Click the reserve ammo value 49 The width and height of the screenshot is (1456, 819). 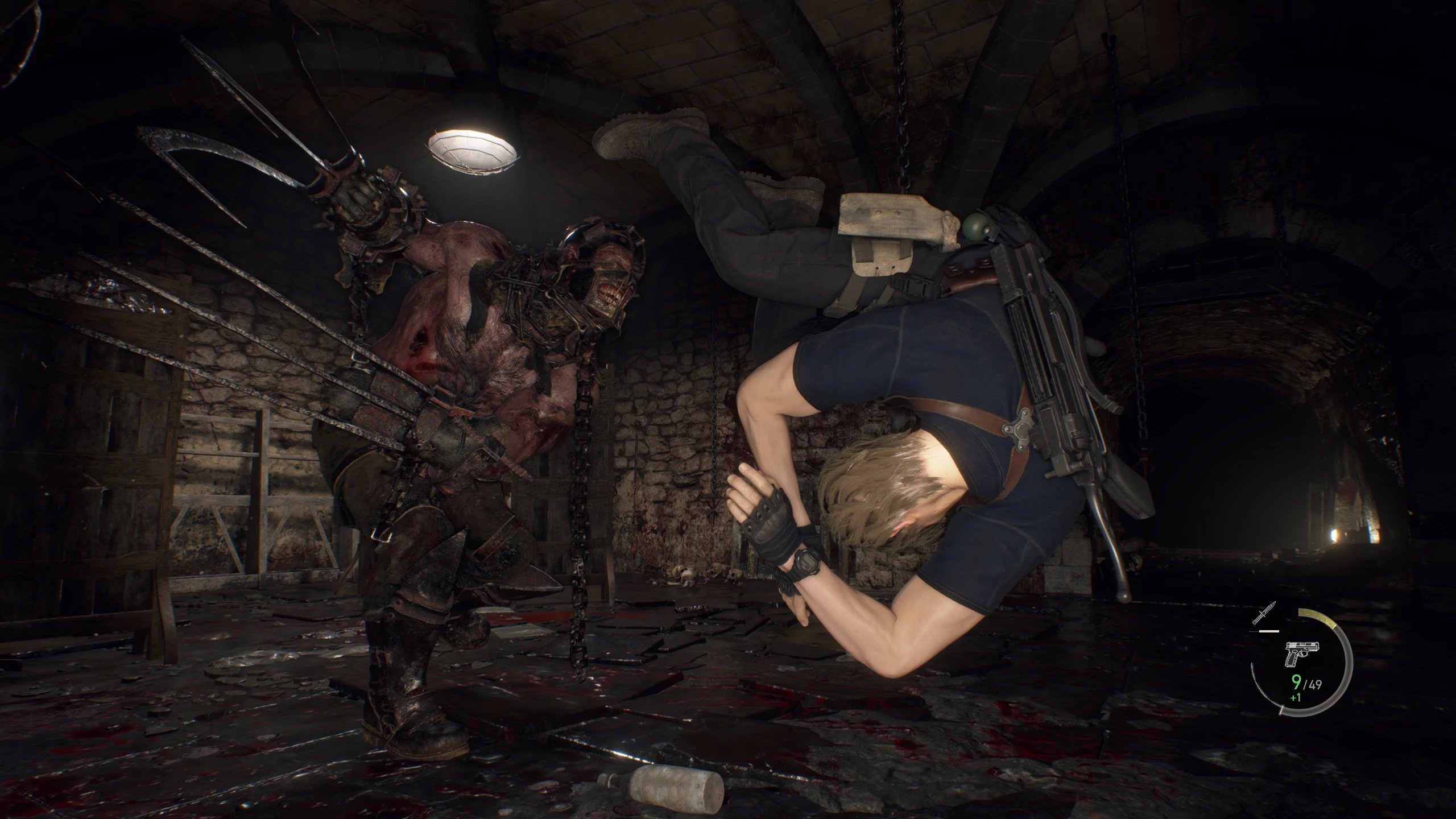tap(1315, 684)
